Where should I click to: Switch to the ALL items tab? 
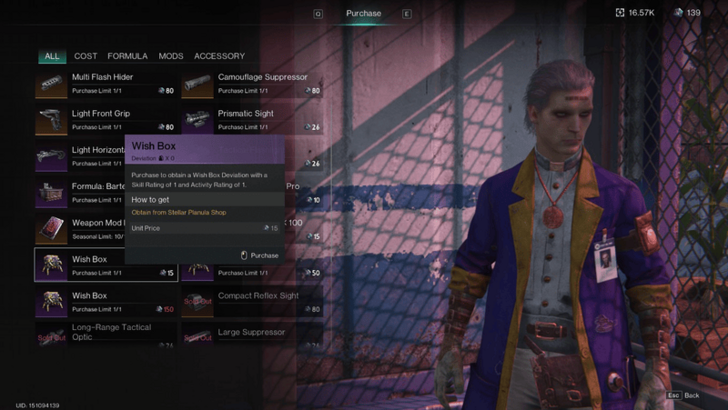52,56
